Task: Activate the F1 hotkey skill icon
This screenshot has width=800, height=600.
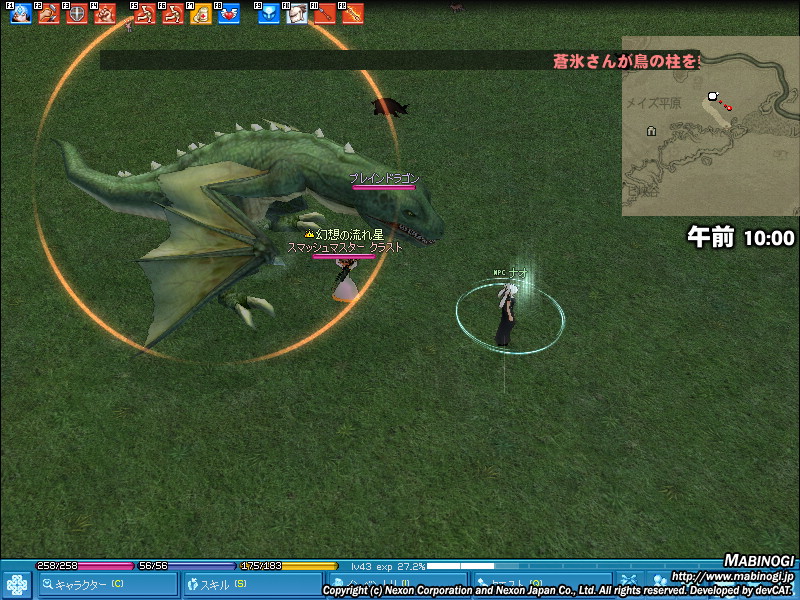Action: pyautogui.click(x=21, y=14)
